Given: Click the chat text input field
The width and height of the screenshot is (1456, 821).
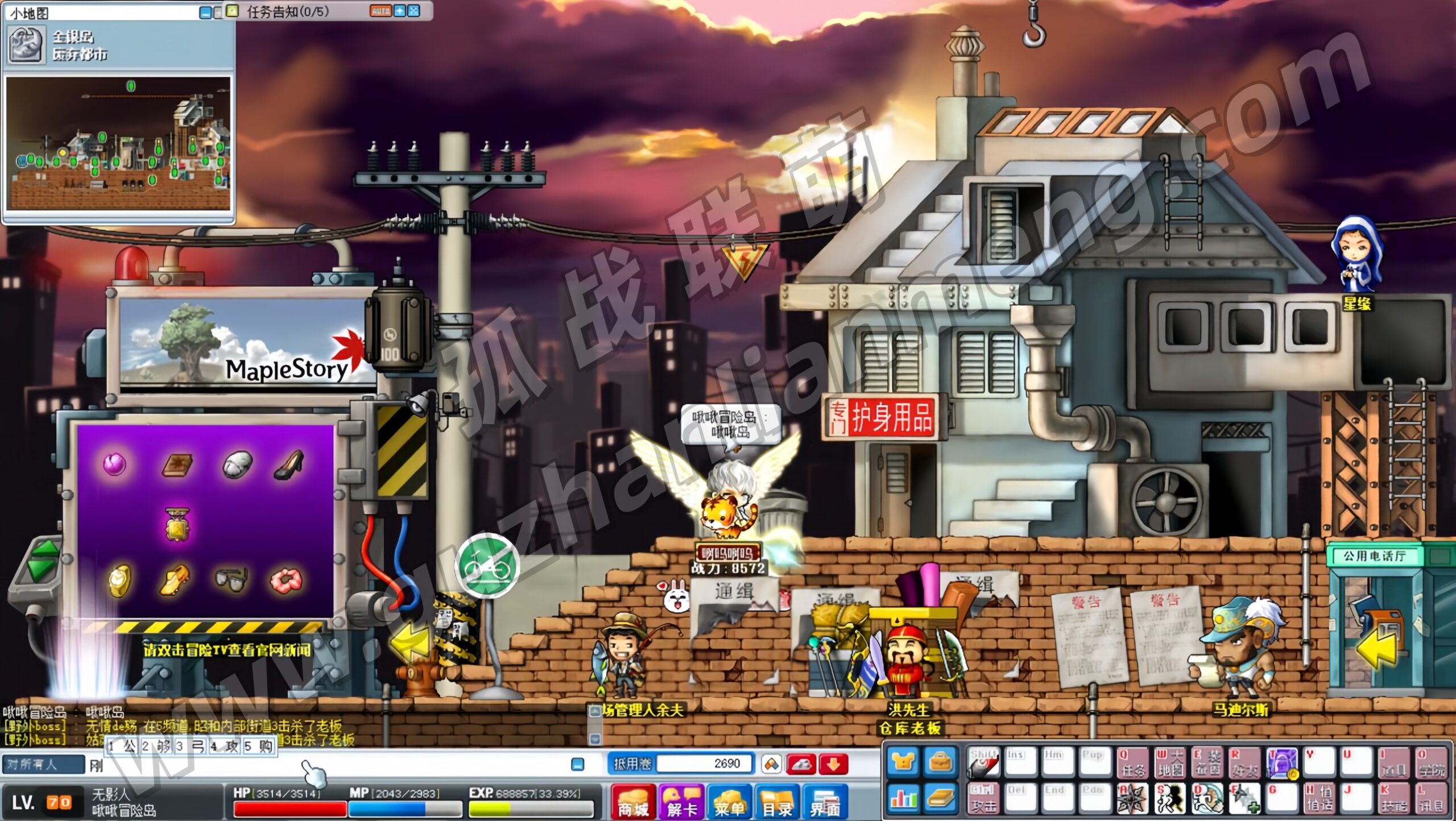Looking at the screenshot, I should point(330,765).
